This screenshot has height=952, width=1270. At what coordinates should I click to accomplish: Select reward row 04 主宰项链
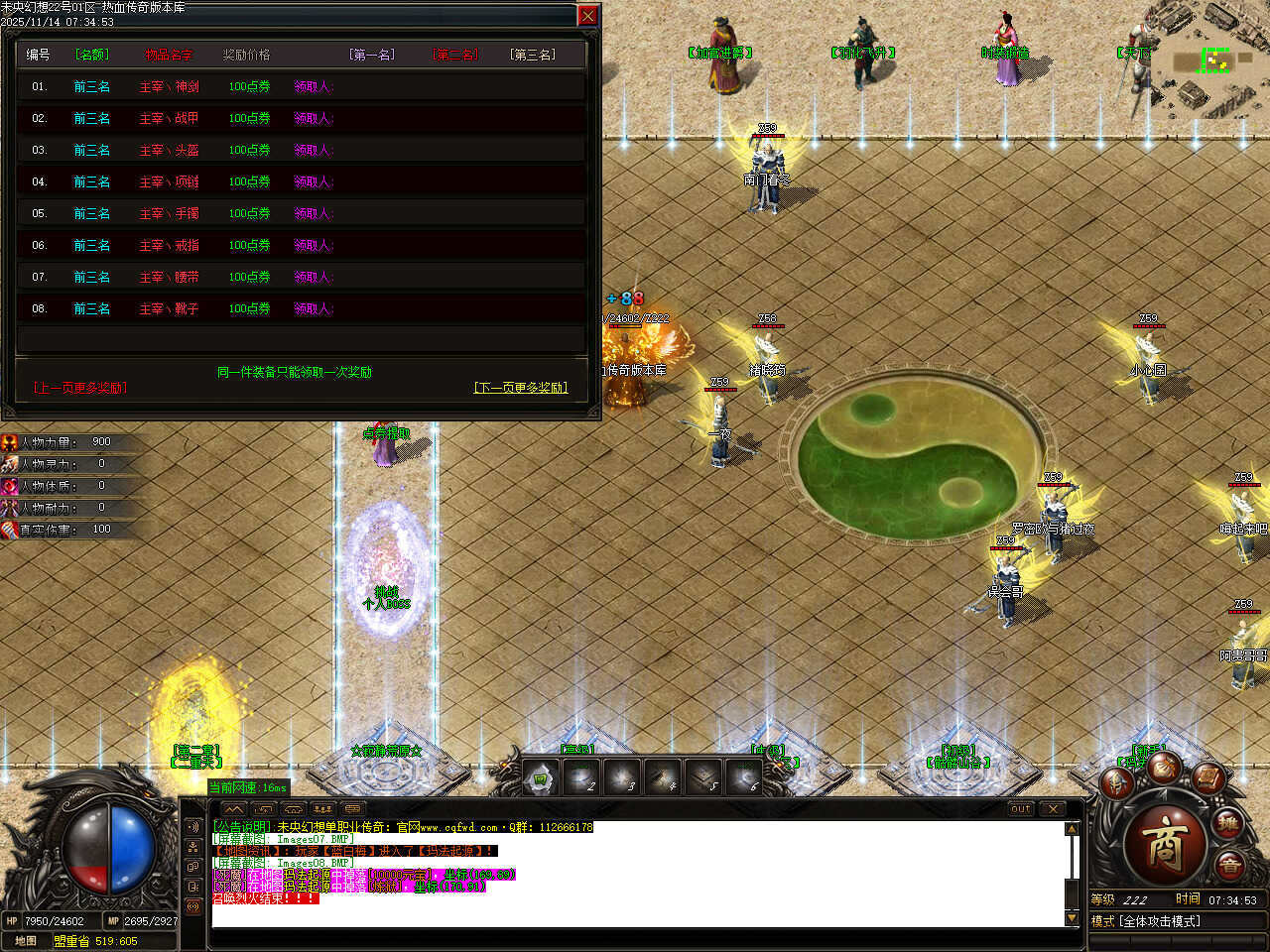click(x=169, y=182)
